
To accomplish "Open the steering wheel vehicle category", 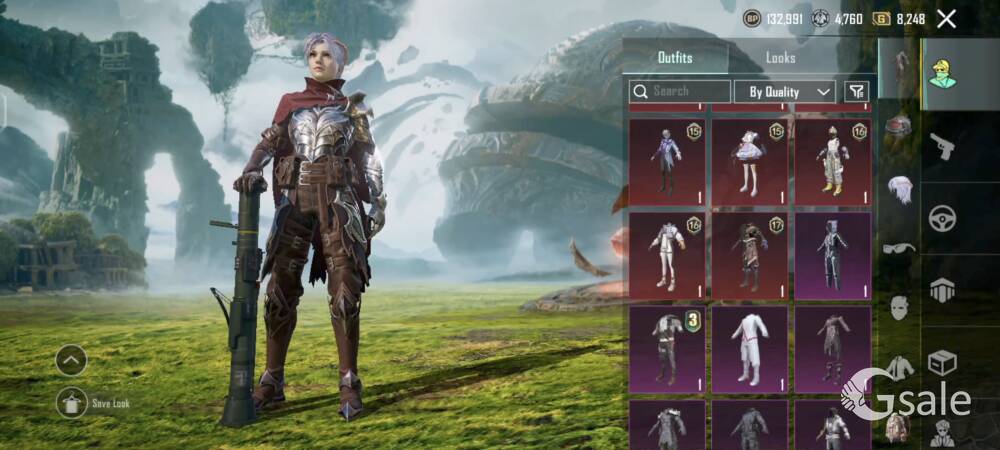I will coord(941,218).
